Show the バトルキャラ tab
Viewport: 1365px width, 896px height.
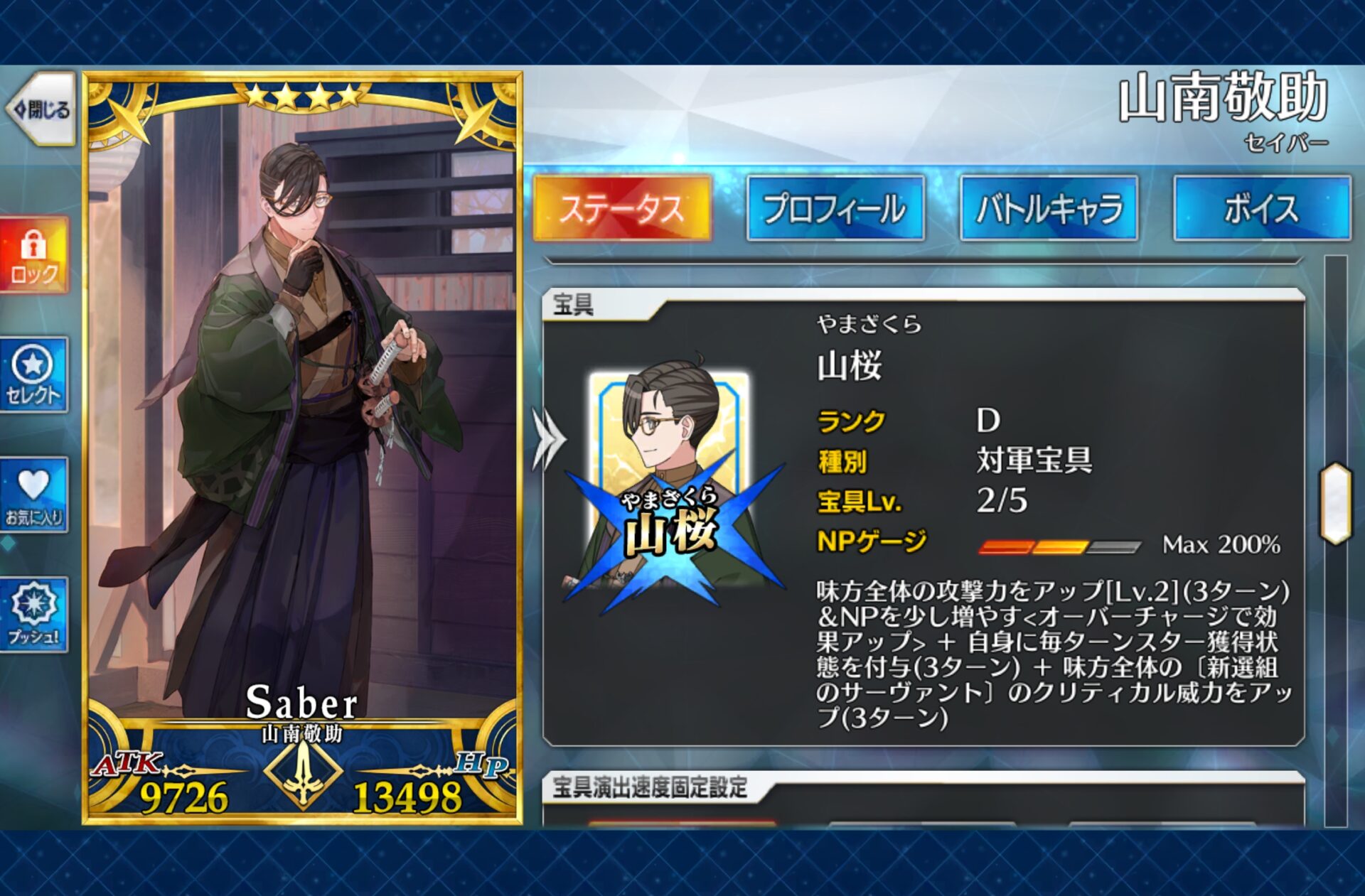(x=1049, y=208)
